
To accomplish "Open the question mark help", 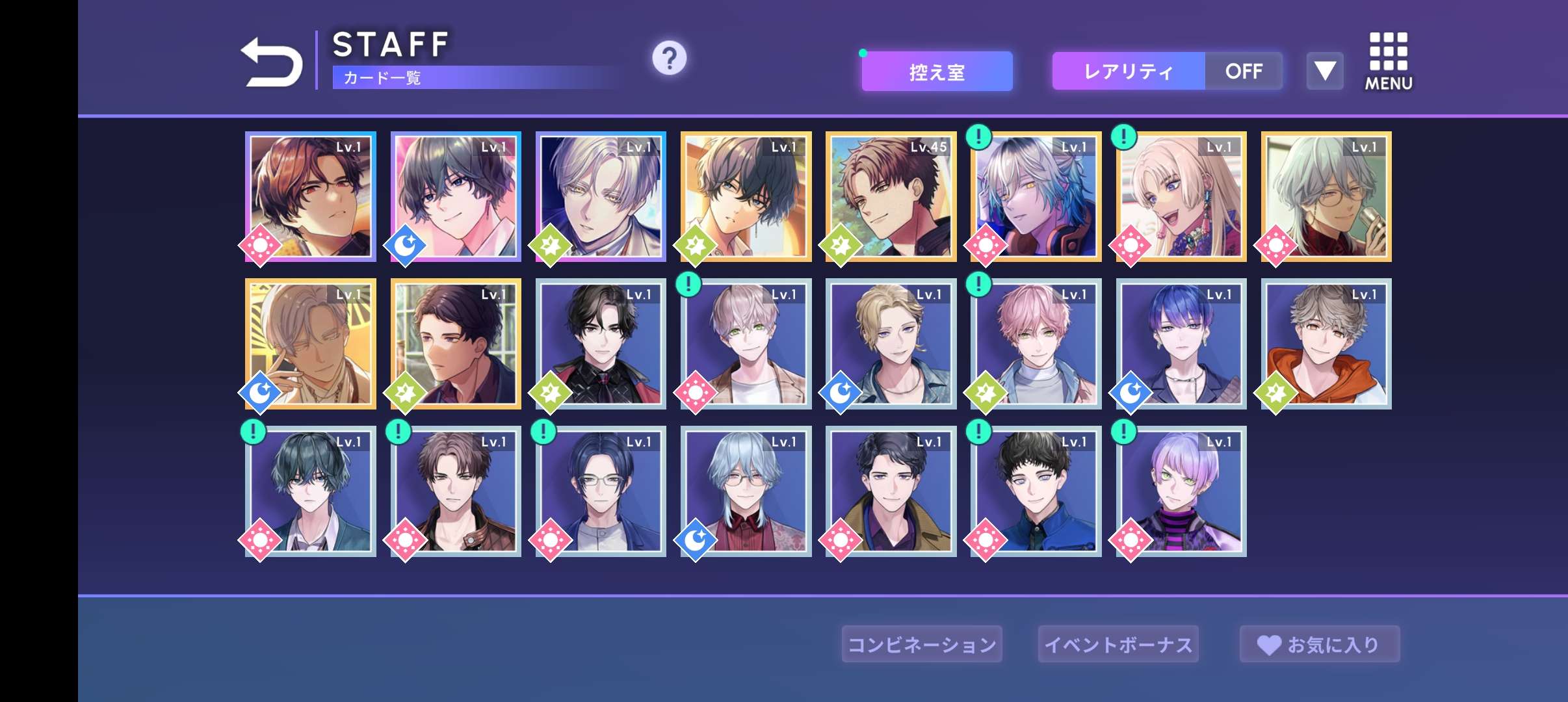I will click(669, 58).
